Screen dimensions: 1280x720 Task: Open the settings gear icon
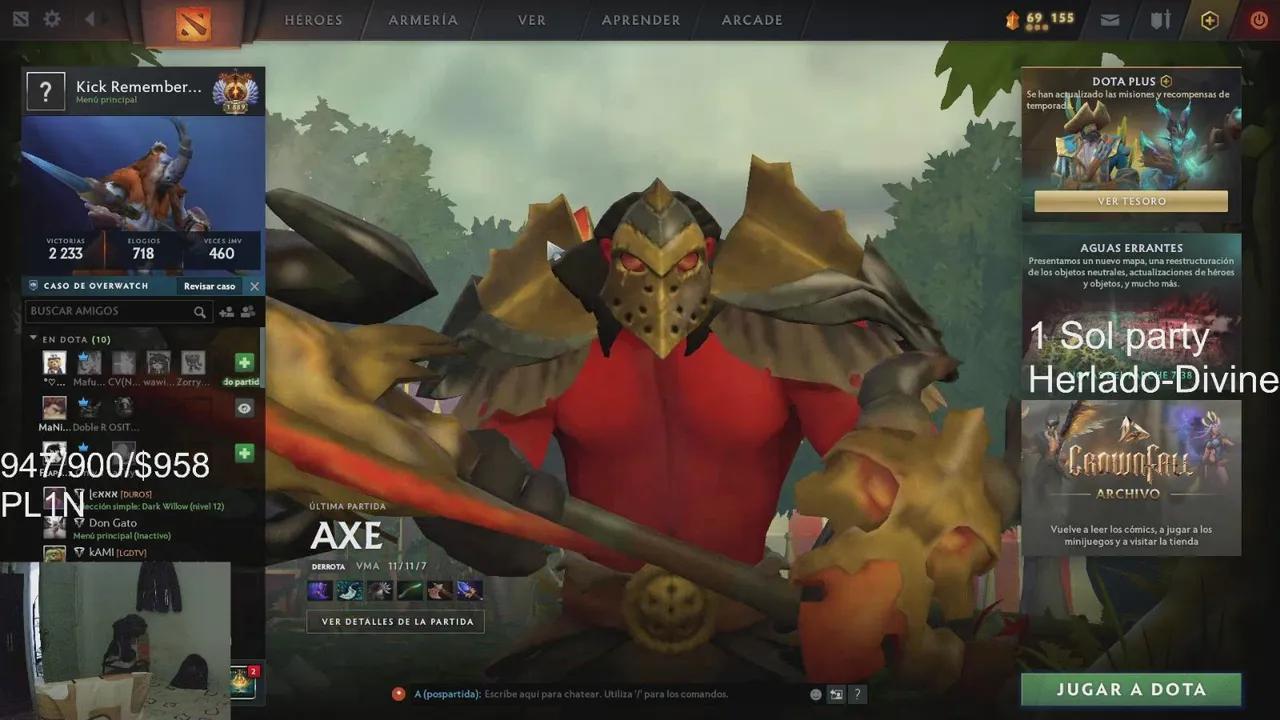click(52, 18)
